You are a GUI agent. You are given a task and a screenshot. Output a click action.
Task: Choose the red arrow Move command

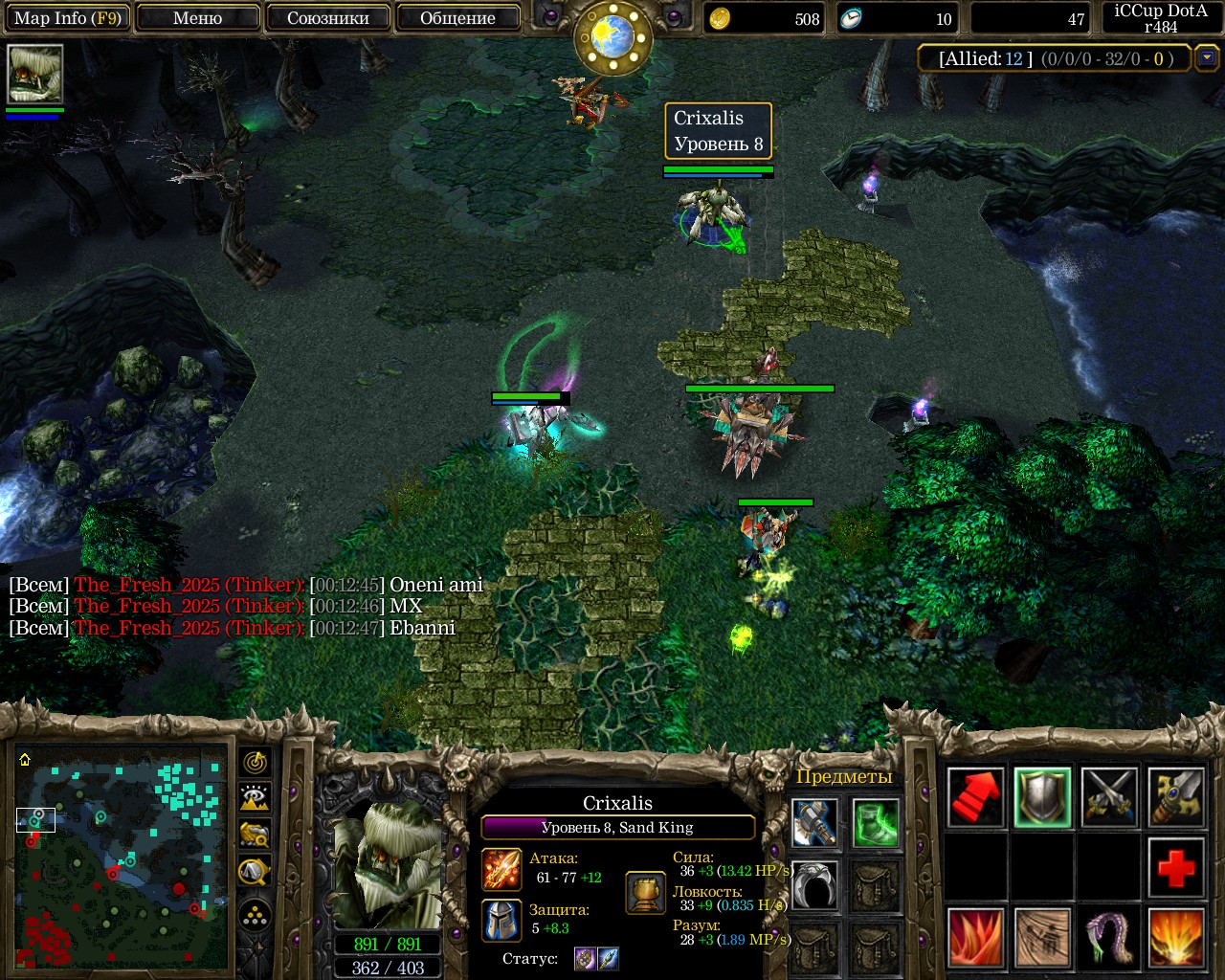976,798
